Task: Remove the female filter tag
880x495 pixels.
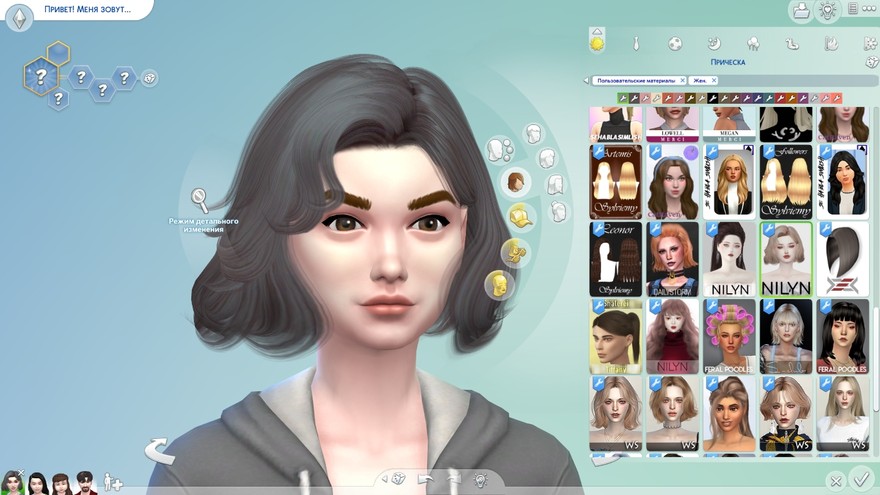Action: coord(714,80)
